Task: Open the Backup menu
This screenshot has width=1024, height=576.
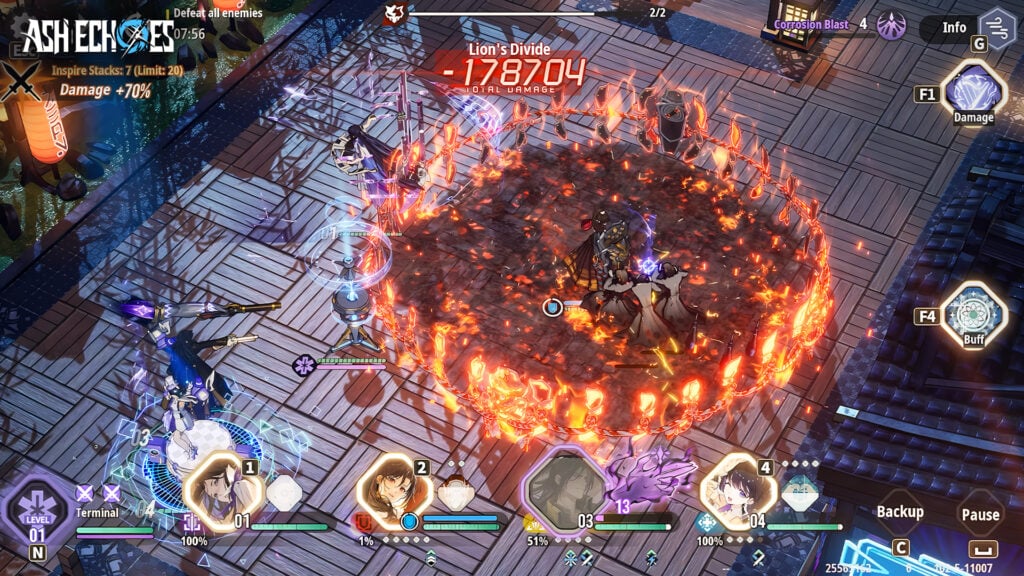Action: [900, 512]
